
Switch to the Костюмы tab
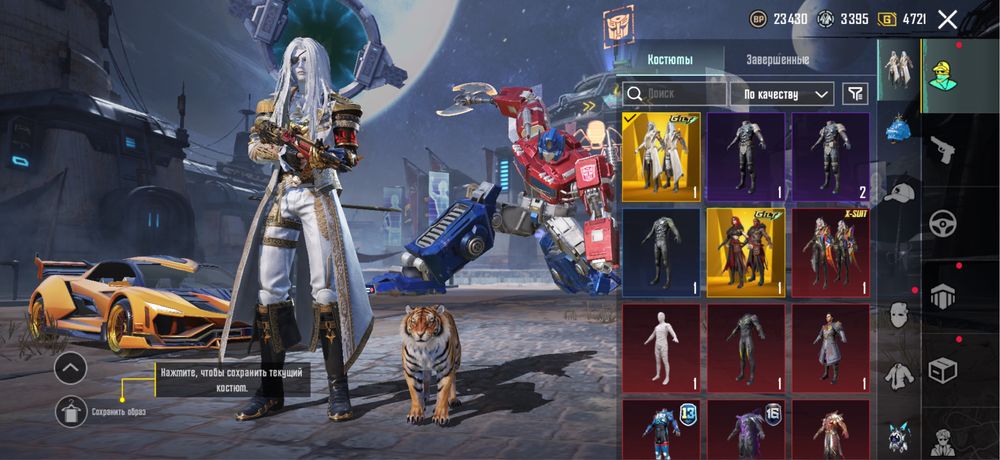pos(669,59)
